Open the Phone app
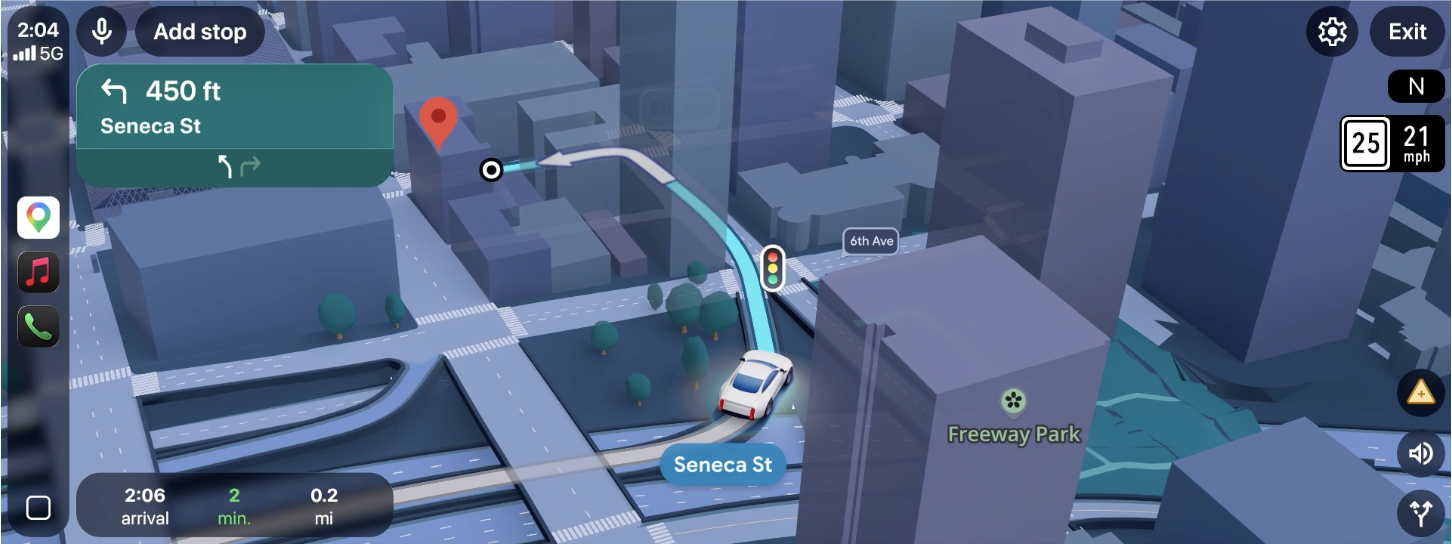 tap(38, 326)
